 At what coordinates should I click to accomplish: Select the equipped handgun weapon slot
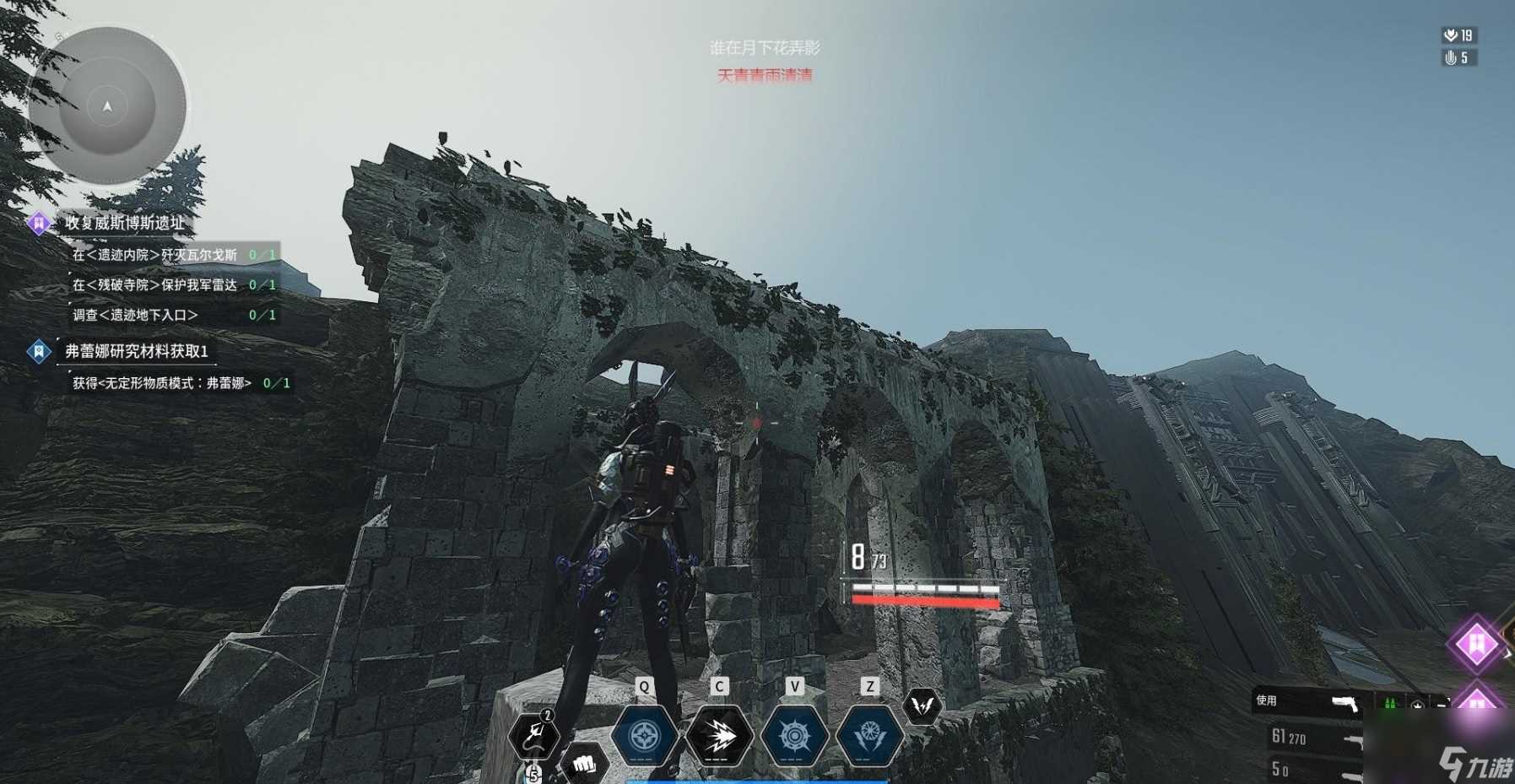pyautogui.click(x=1344, y=703)
